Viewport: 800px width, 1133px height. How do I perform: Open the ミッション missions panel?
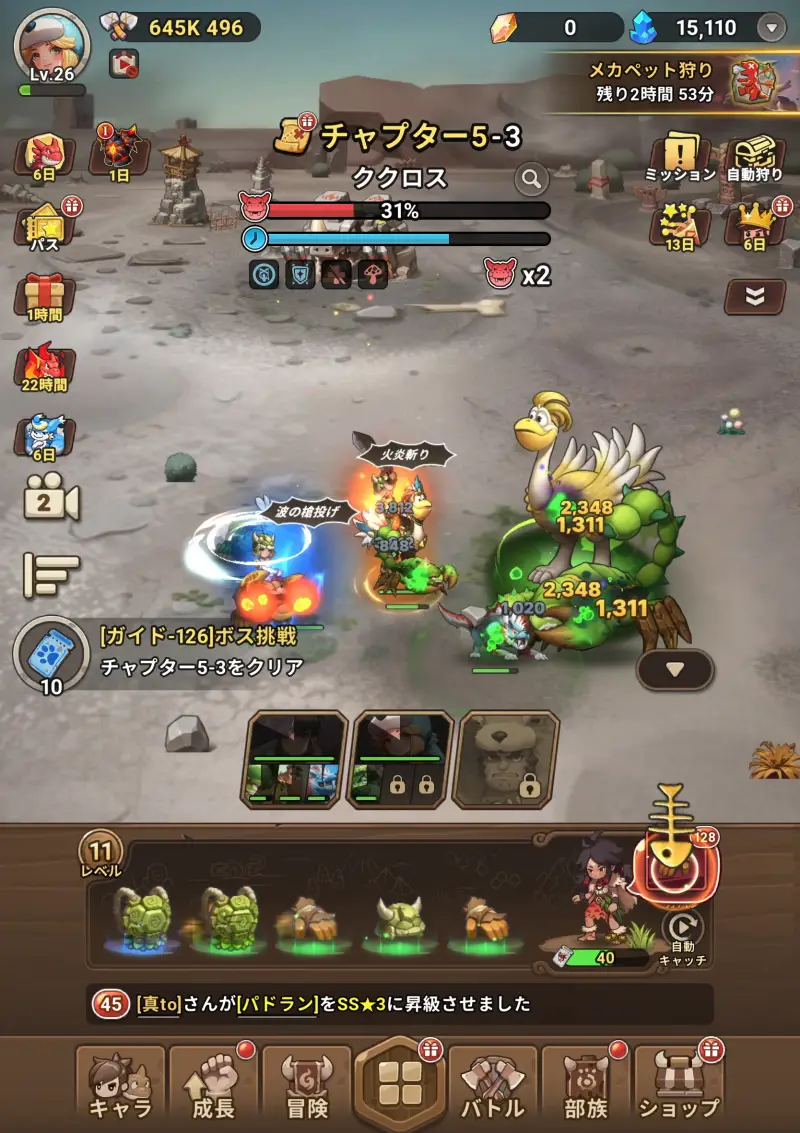[x=680, y=158]
